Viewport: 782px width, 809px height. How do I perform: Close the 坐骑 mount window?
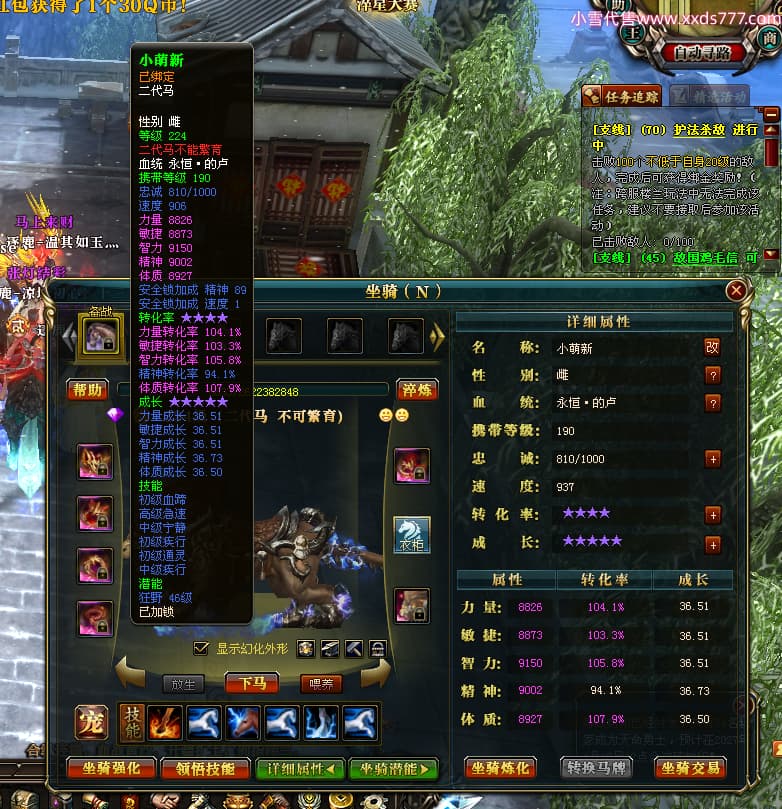736,291
